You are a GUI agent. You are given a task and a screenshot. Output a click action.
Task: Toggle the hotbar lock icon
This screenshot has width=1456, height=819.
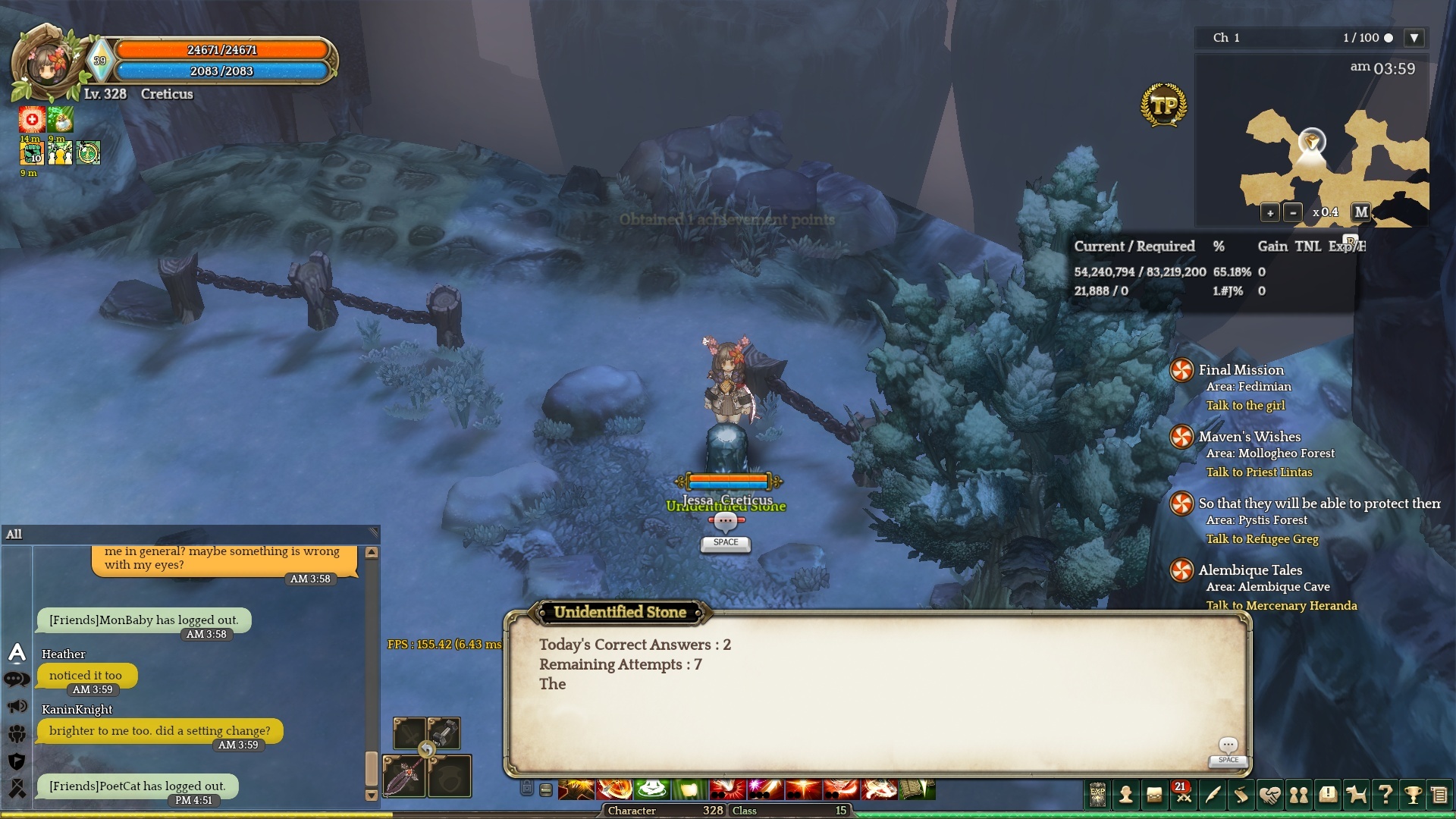tap(527, 789)
